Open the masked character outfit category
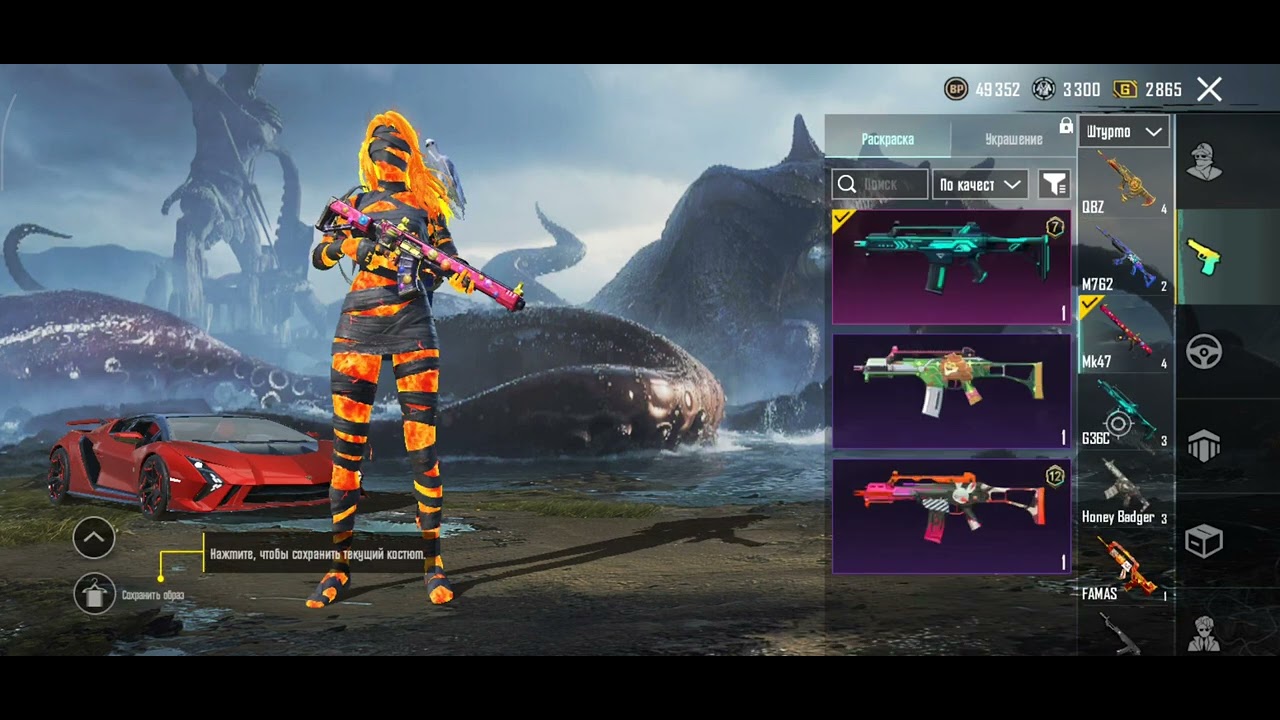This screenshot has width=1280, height=720. (1204, 162)
